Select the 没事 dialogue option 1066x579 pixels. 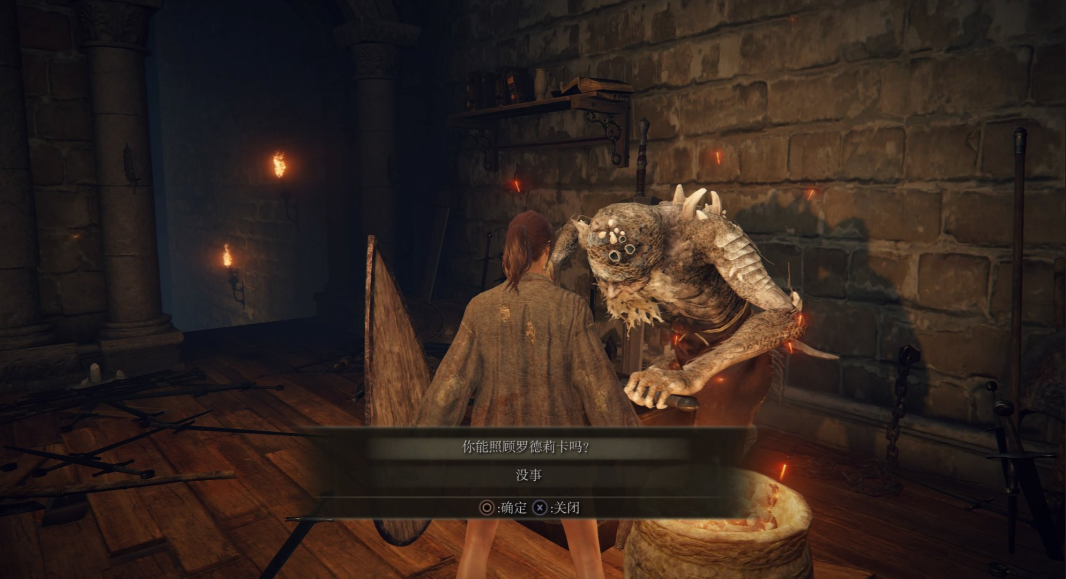(x=531, y=476)
